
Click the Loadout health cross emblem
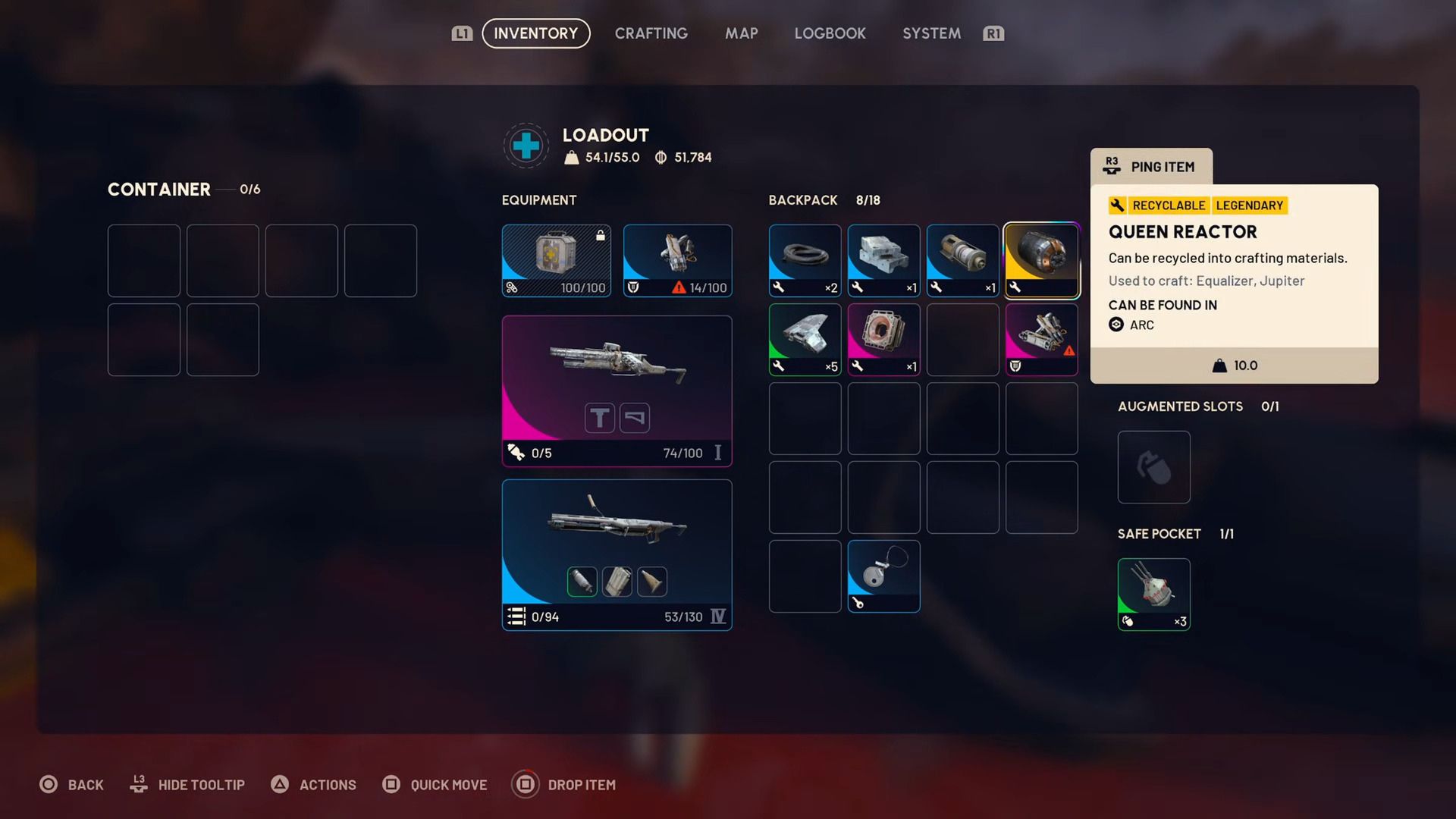click(x=526, y=145)
